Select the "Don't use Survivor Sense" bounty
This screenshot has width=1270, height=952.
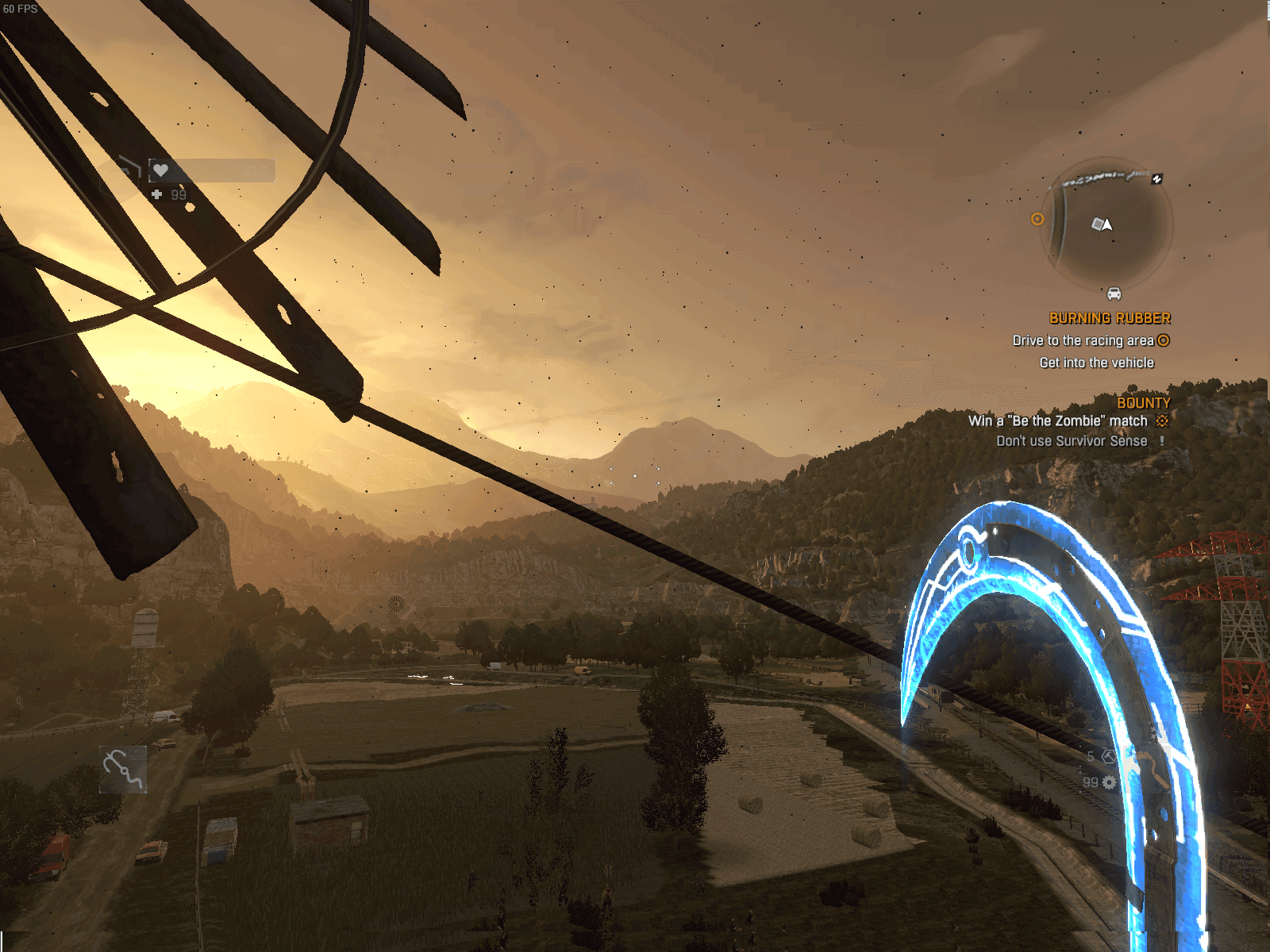coord(1072,441)
